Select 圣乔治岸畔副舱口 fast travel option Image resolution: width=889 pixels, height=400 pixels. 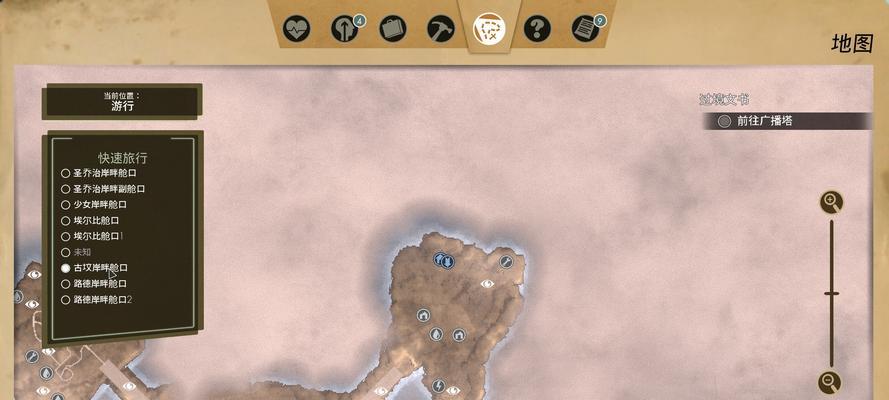point(66,189)
